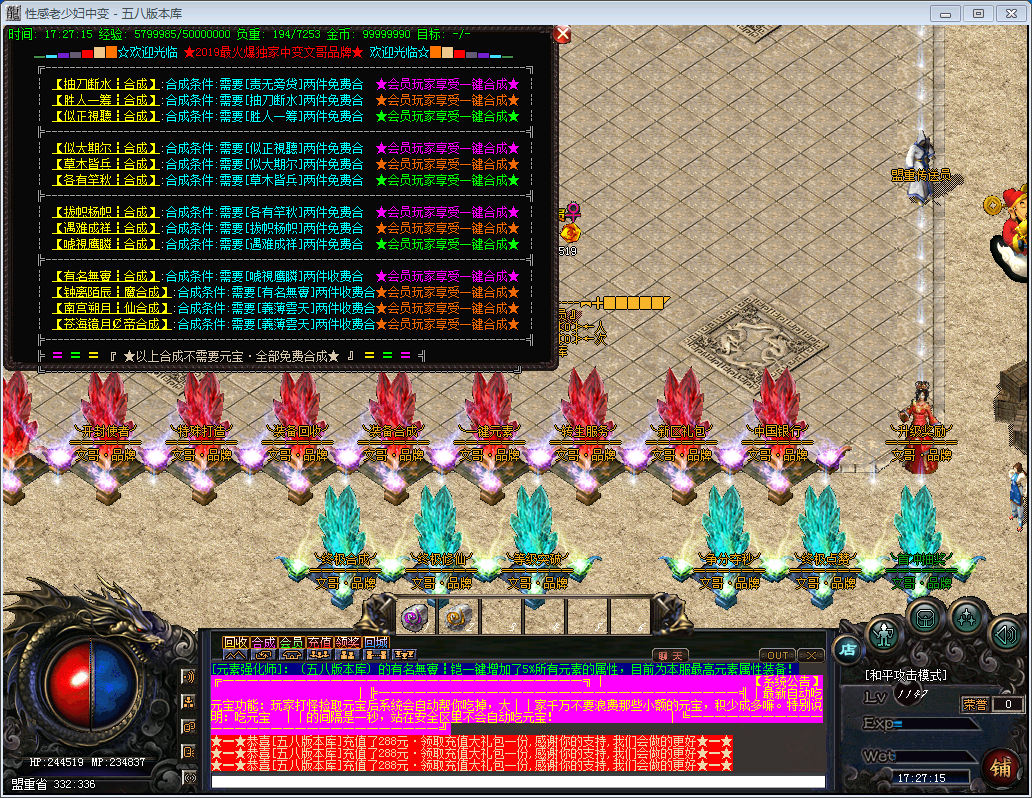Click the round 铺 button
1032x798 pixels.
click(x=997, y=766)
